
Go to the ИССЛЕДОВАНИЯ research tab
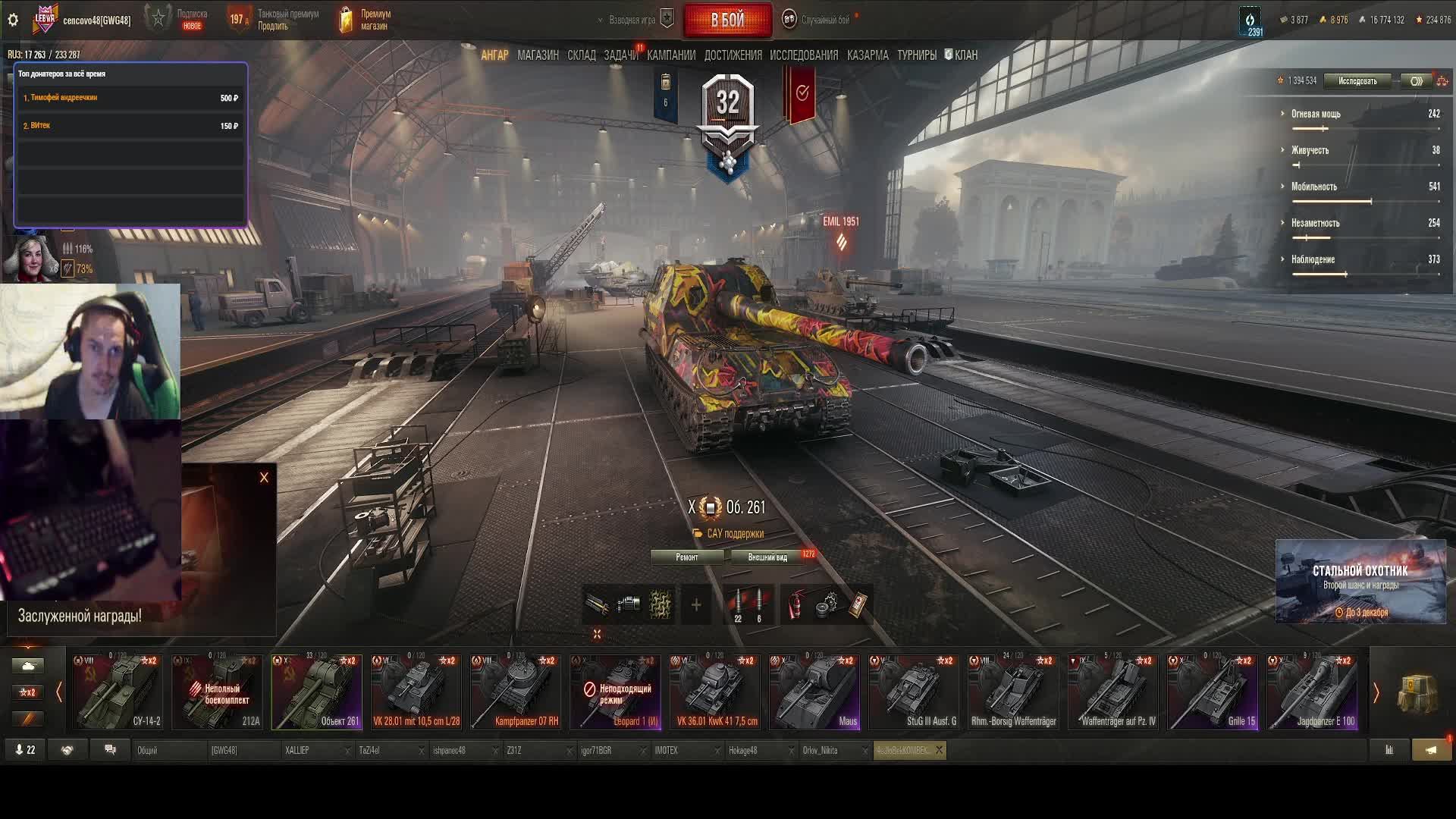(x=804, y=55)
